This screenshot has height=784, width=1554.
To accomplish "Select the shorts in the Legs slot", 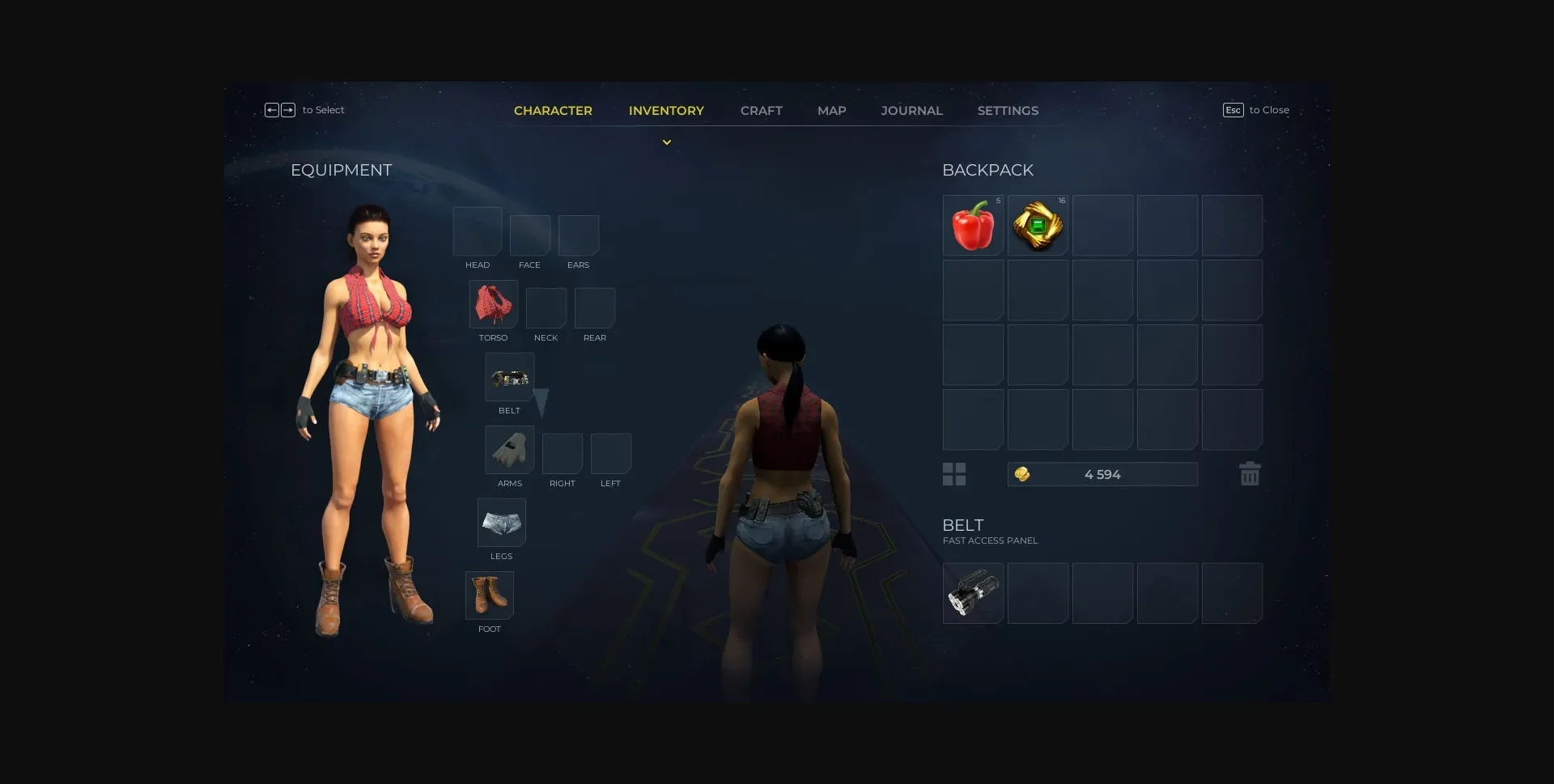I will pyautogui.click(x=501, y=522).
